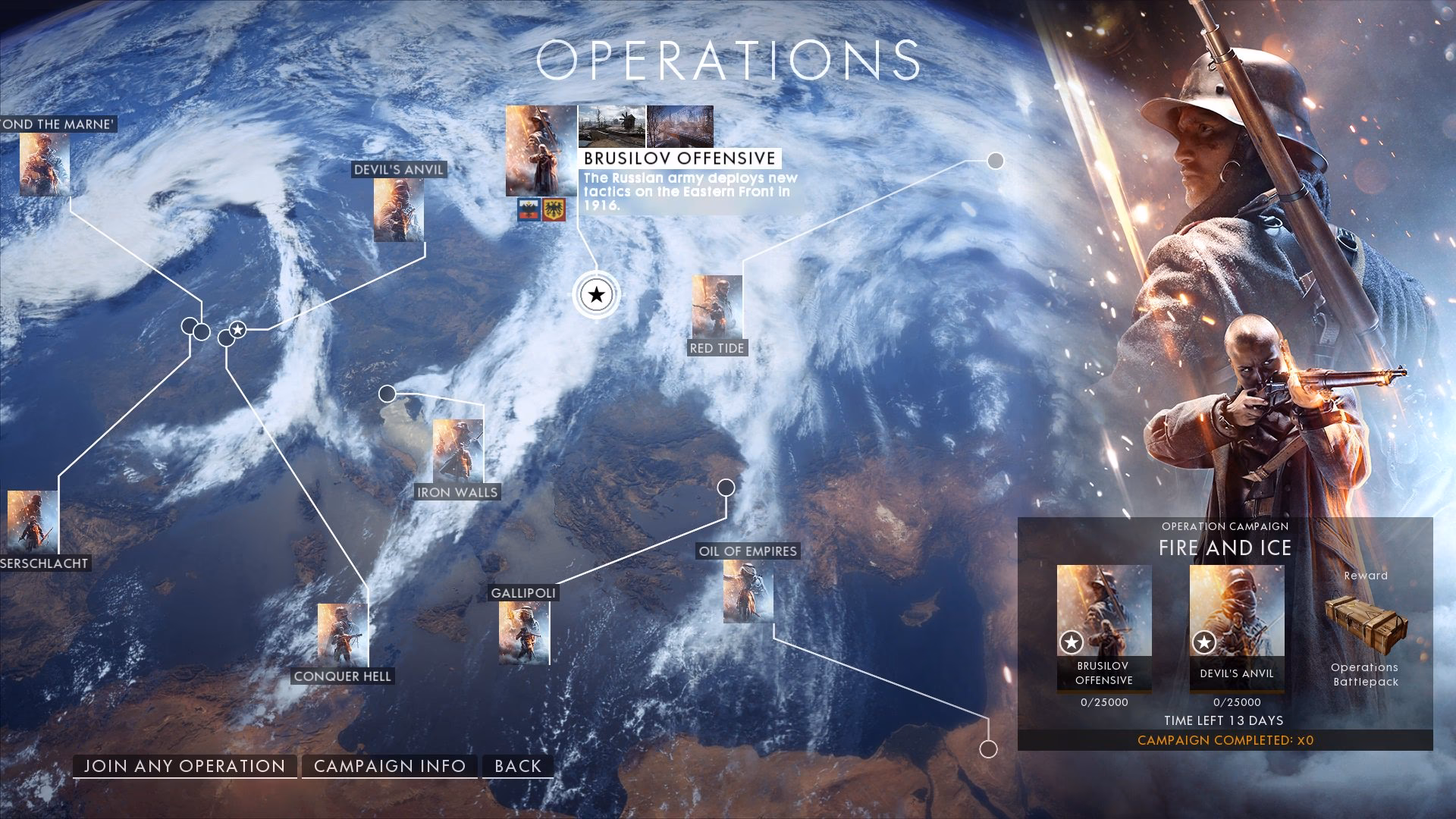
Task: Activate the starred Brusilov map node
Action: coord(596,294)
